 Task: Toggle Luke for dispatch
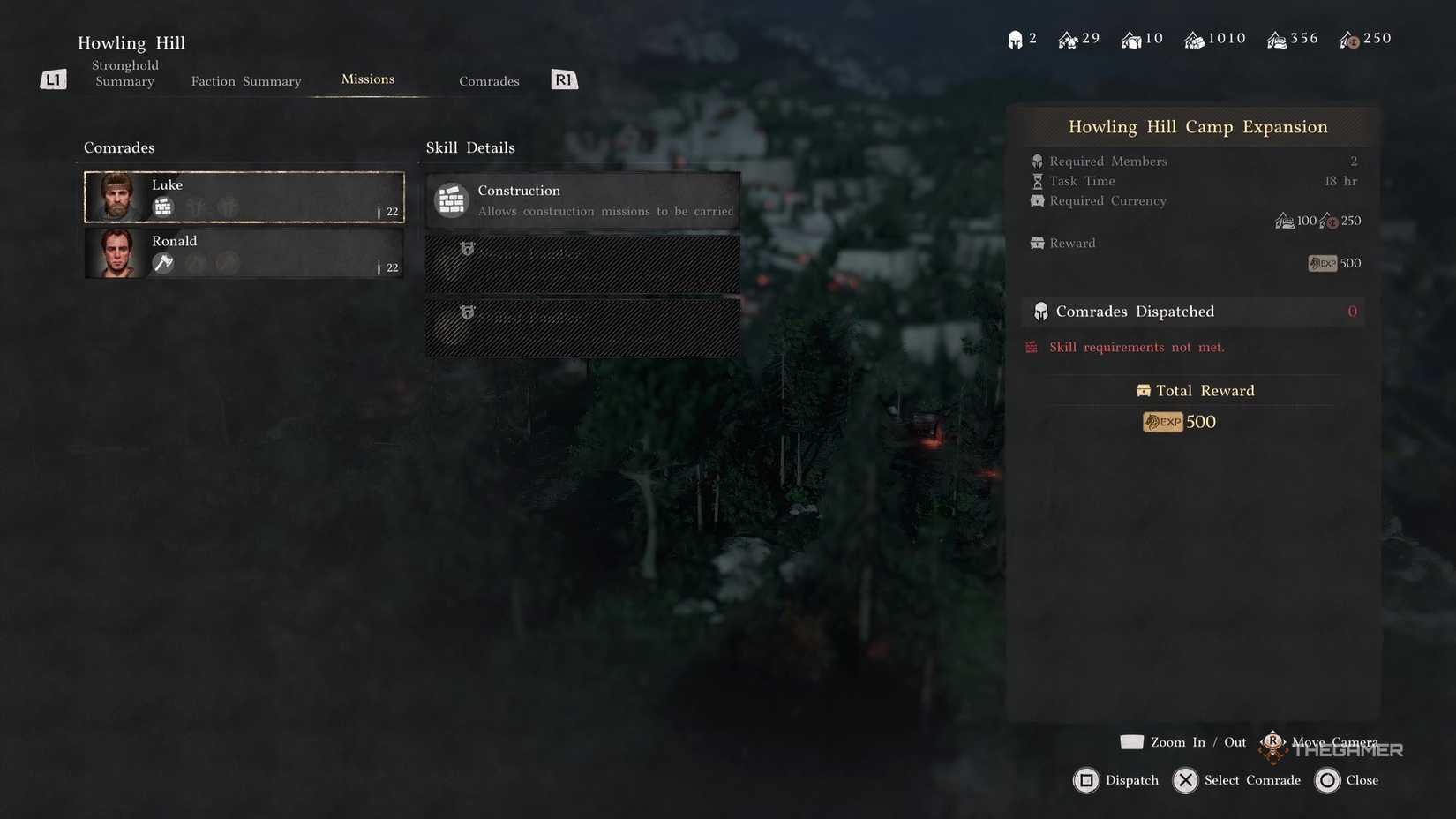pos(244,196)
